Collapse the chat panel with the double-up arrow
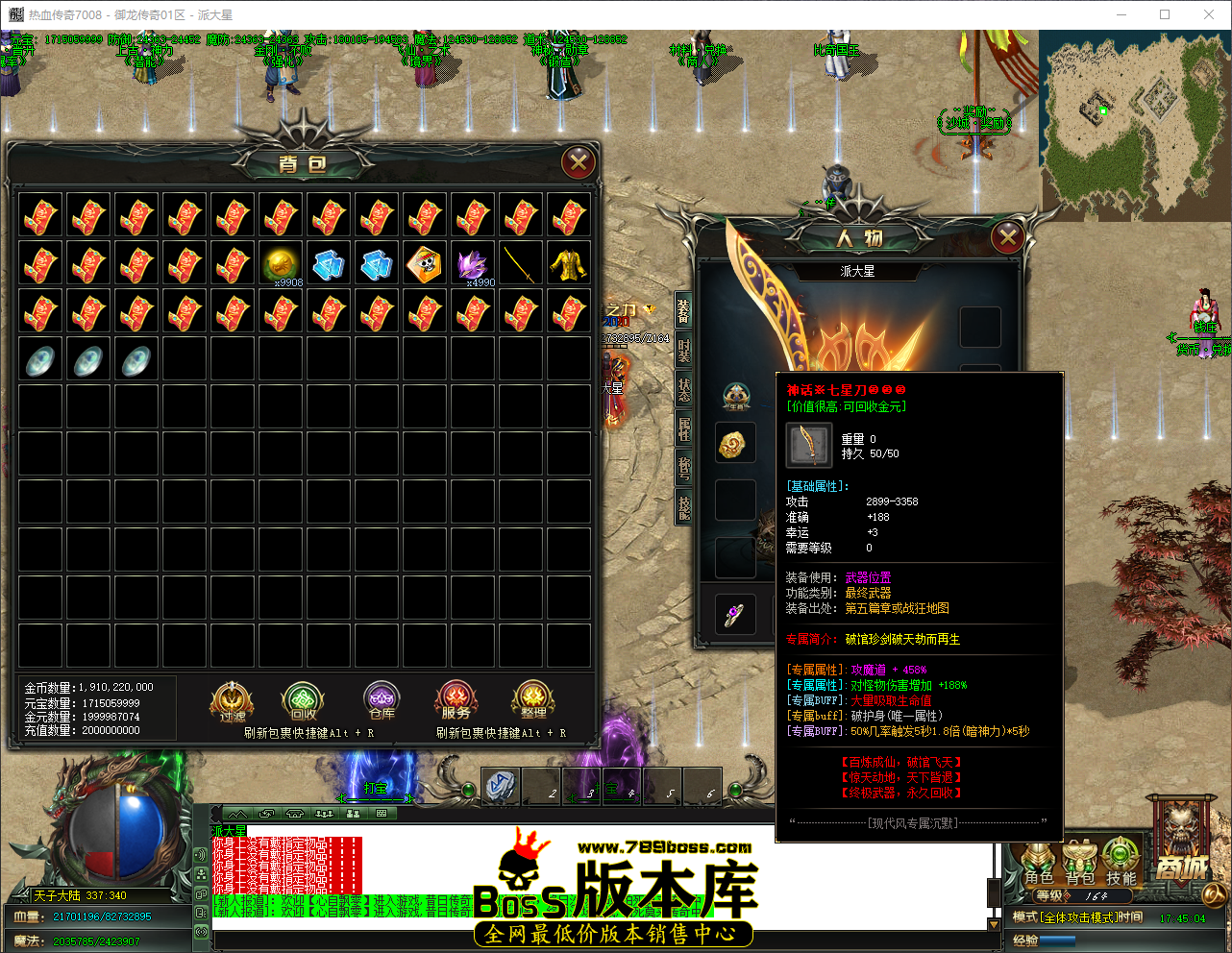1232x953 pixels. tap(238, 812)
